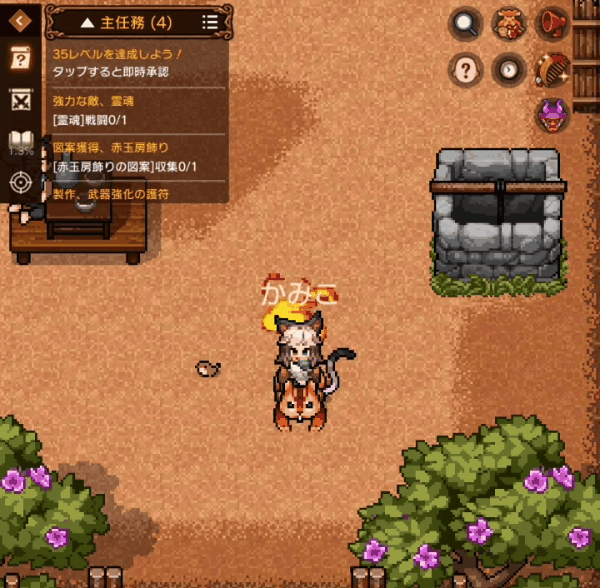Screen dimensions: 600x588
Task: Click the round clock icon
Action: tap(509, 69)
